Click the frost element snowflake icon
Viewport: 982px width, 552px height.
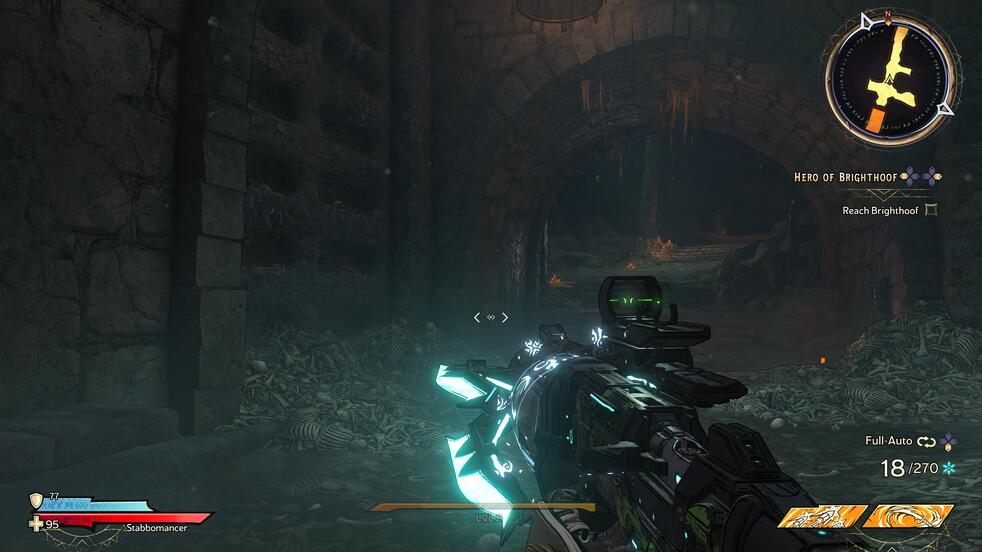(x=950, y=468)
